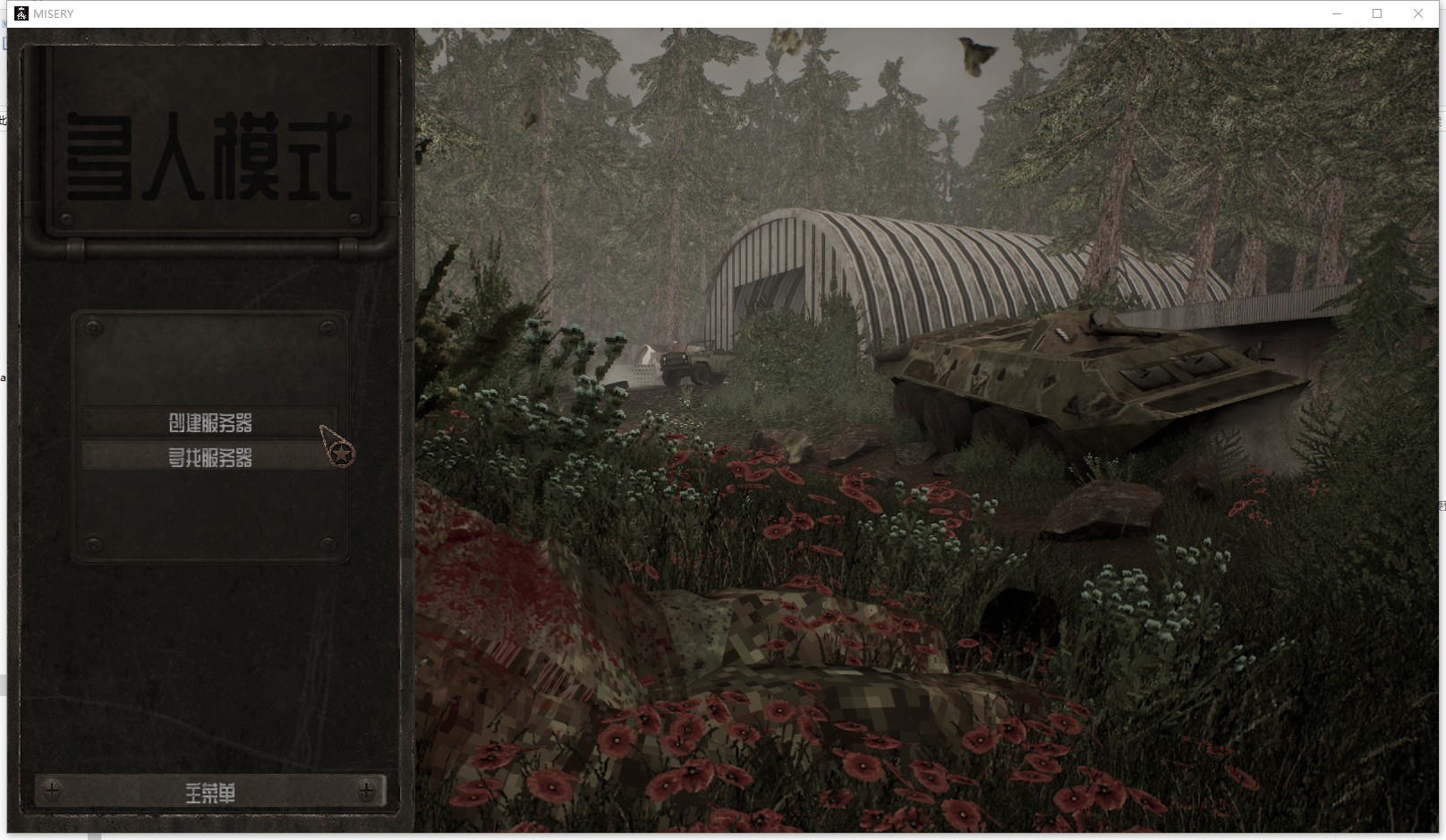Screen dimensions: 1446x840
Task: Close the MISERY window
Action: (1417, 13)
